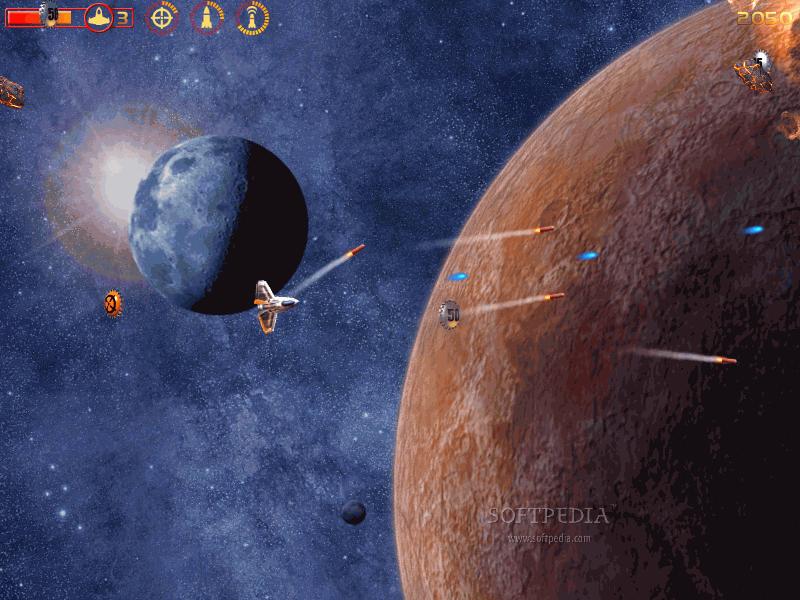Image resolution: width=800 pixels, height=600 pixels.
Task: Activate the rocket missile weapon icon
Action: coord(207,17)
